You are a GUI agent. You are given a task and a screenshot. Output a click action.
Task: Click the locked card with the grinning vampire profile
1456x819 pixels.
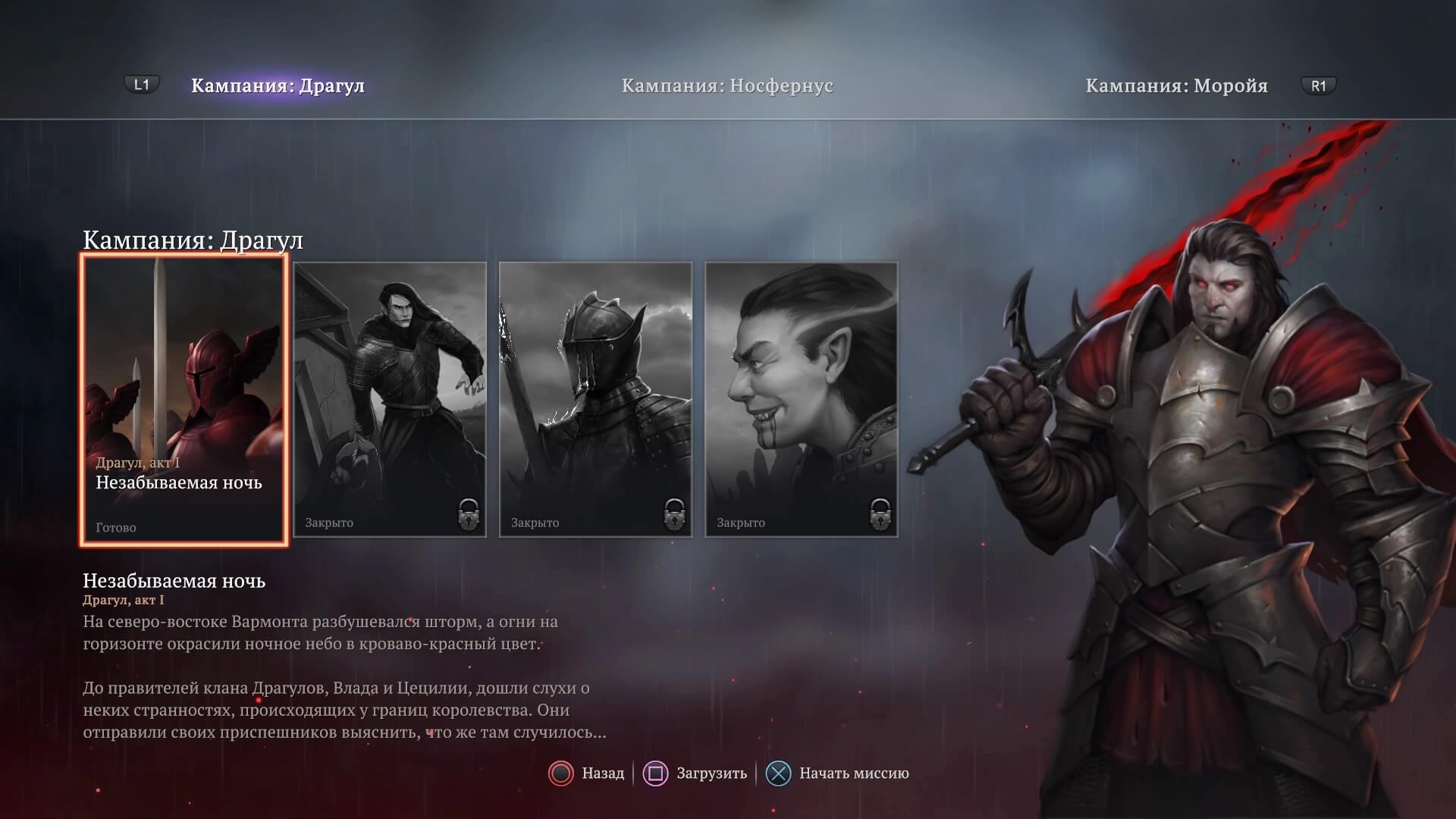coord(802,400)
